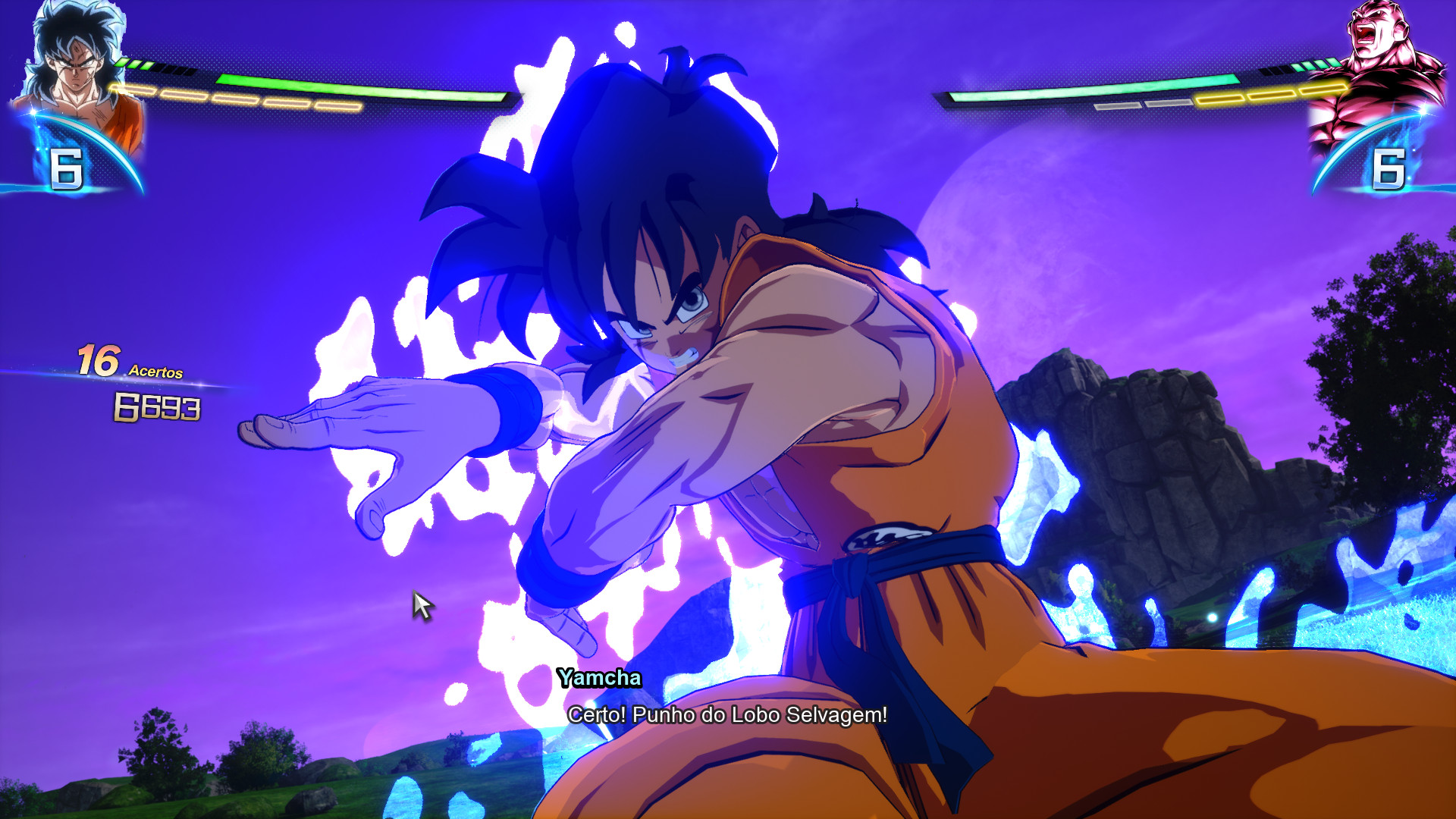Click the Yamcha name label above the subtitle

coord(599,679)
